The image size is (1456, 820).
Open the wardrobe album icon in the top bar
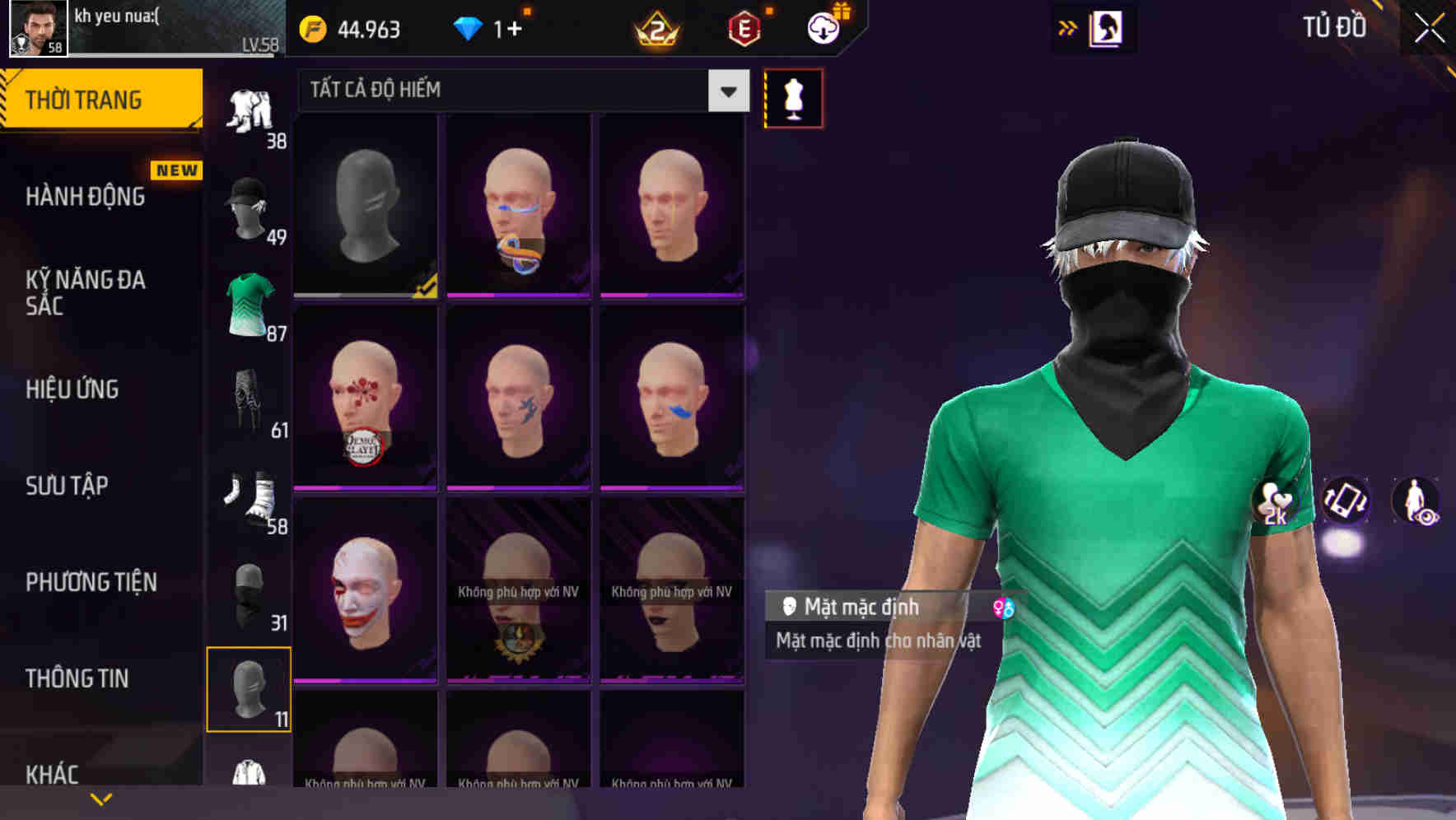1108,27
